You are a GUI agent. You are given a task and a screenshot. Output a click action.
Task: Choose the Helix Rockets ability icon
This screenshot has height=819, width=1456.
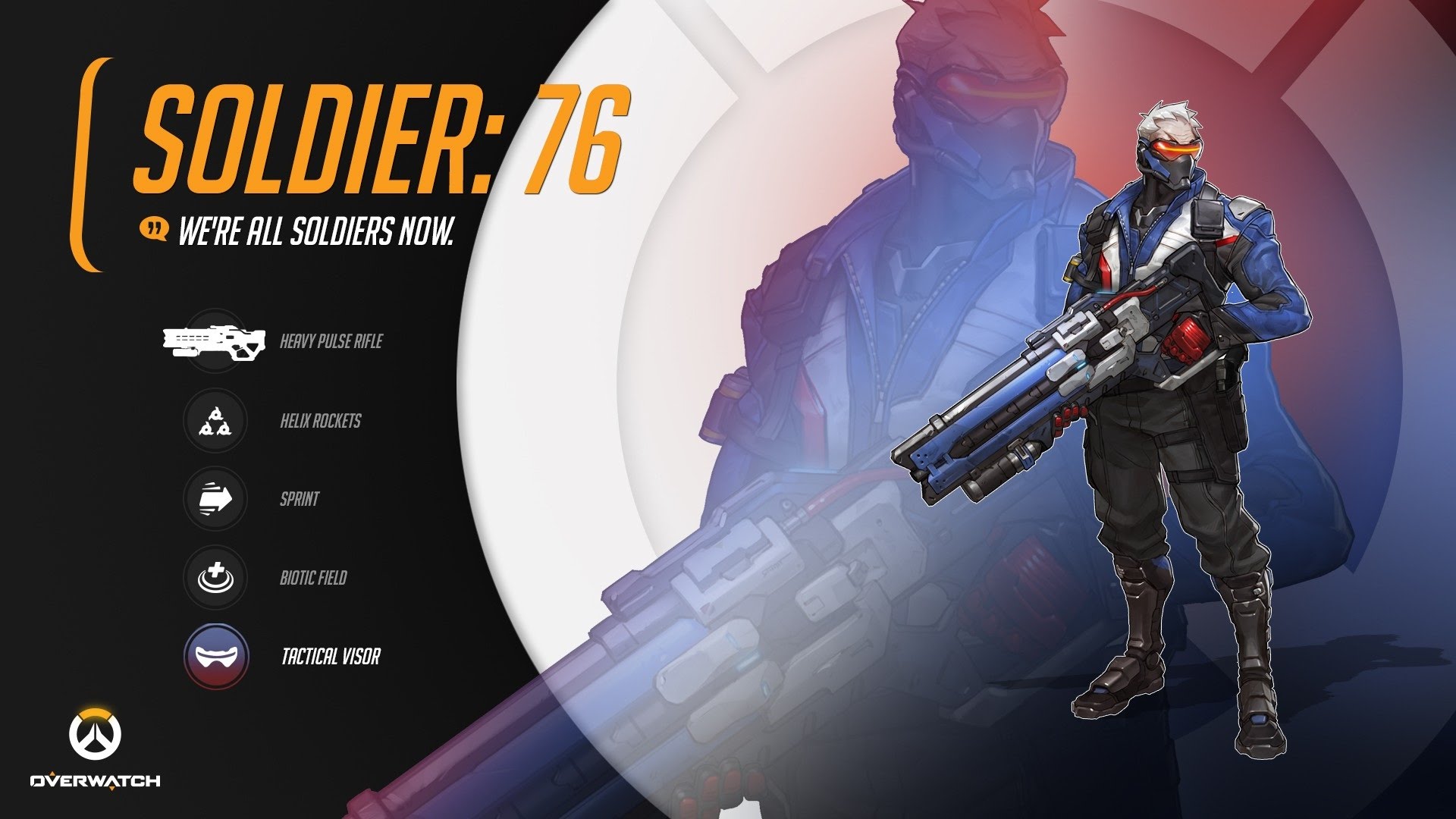coord(215,421)
